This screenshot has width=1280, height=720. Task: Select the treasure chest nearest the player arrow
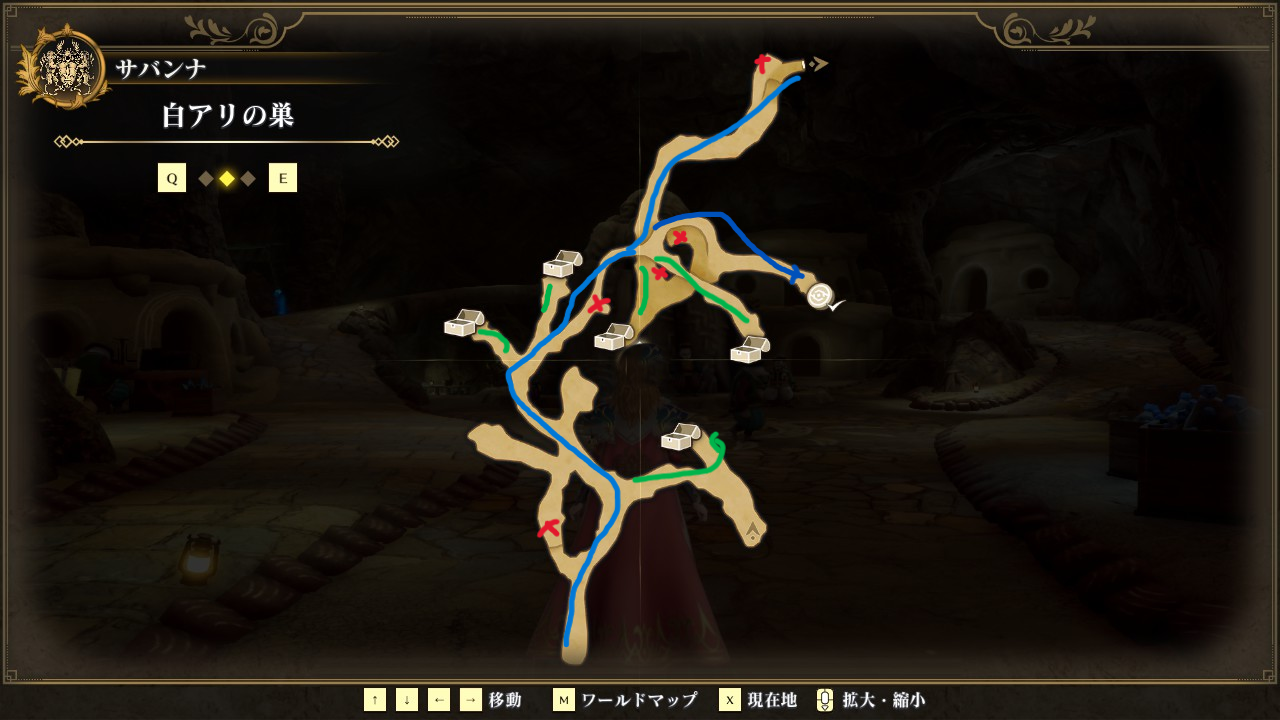click(680, 437)
